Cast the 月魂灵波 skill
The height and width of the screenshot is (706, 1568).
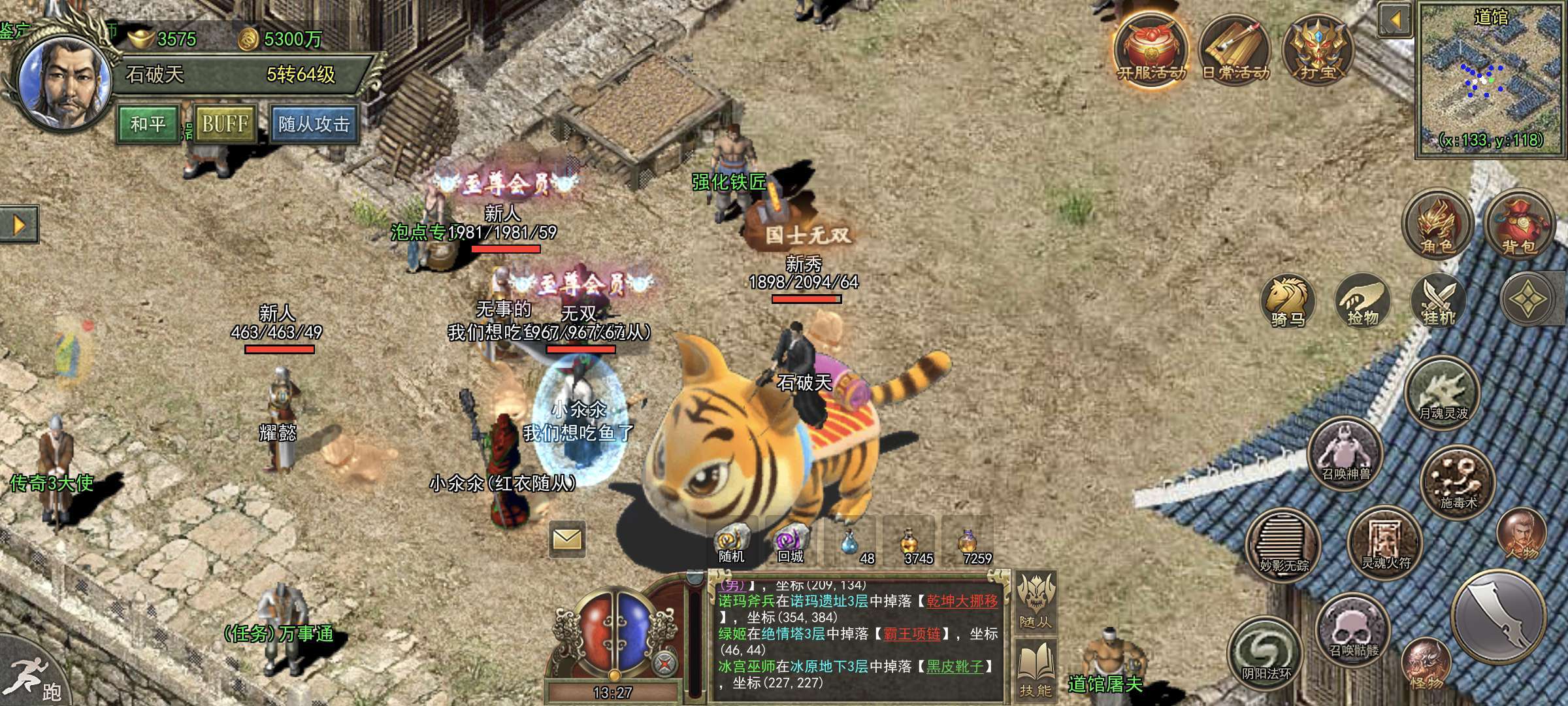1443,392
